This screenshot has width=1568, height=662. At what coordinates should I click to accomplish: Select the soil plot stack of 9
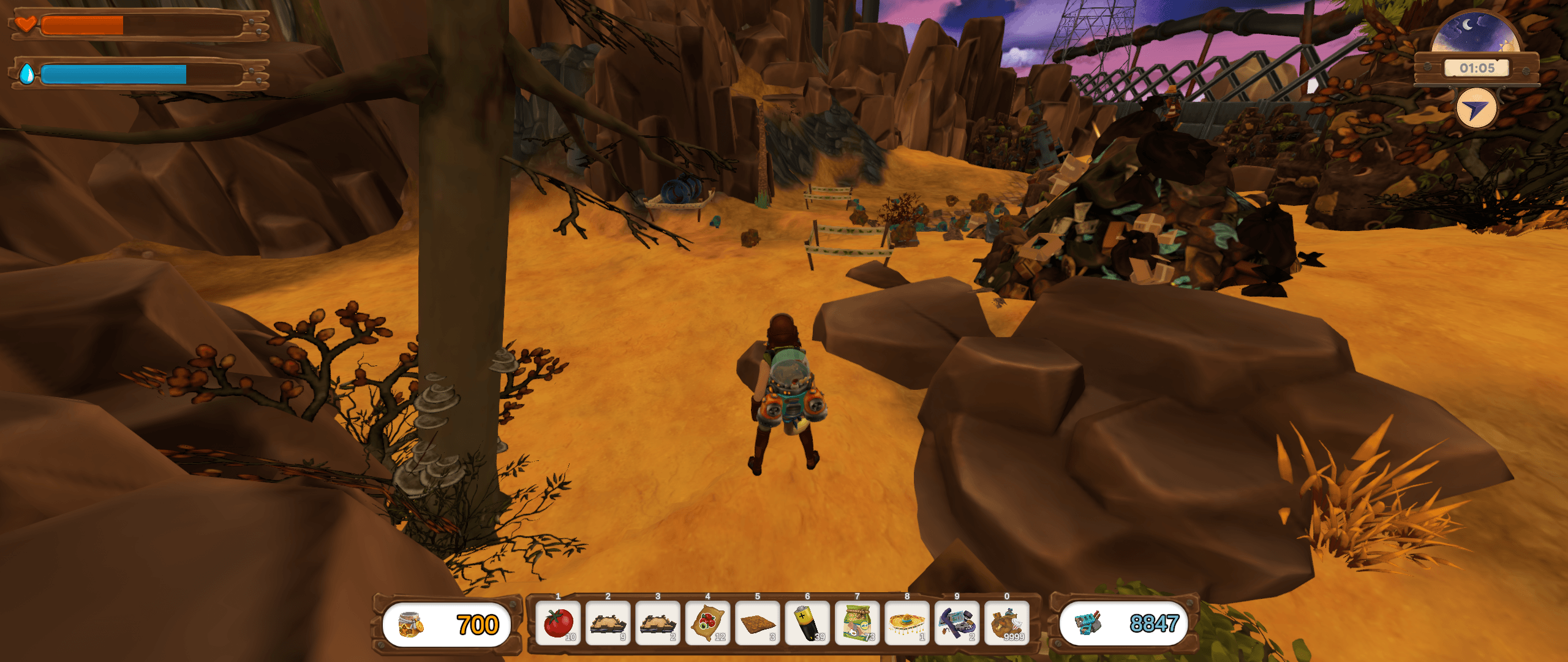[x=608, y=623]
